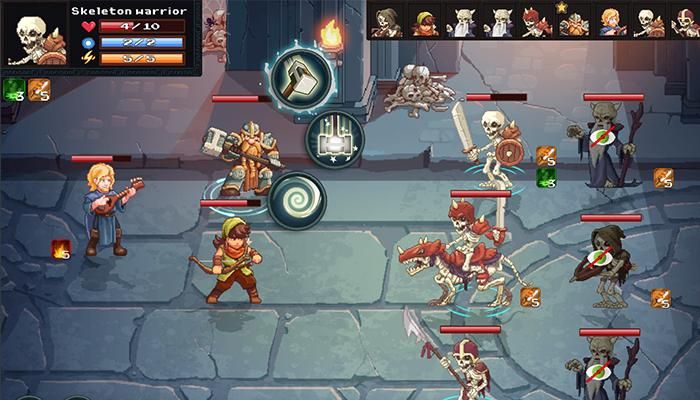Select the blonde bard turn-order portrait
Viewport: 700px width, 400px height.
tap(610, 21)
